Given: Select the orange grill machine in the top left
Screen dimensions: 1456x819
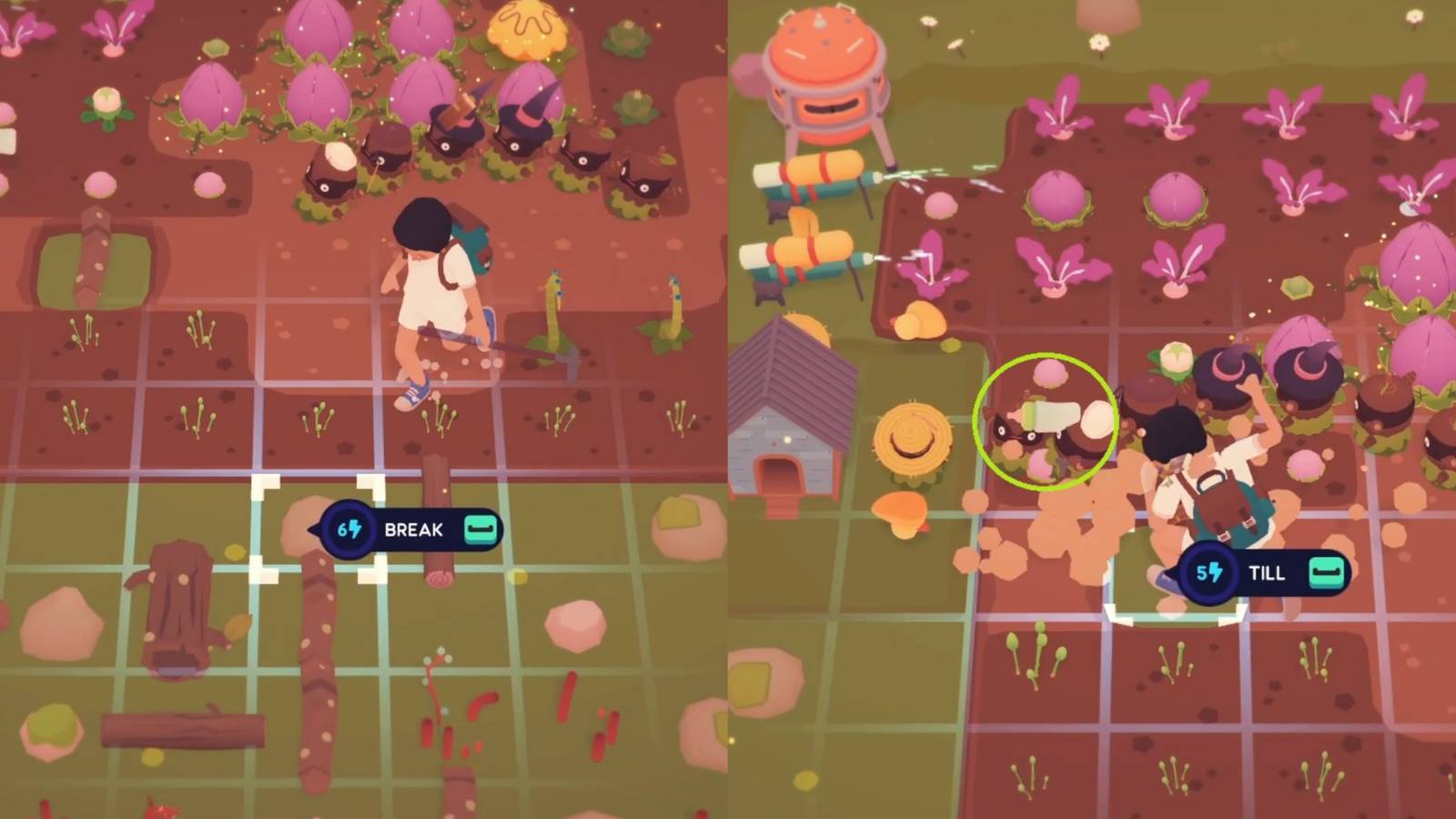Looking at the screenshot, I should click(824, 68).
